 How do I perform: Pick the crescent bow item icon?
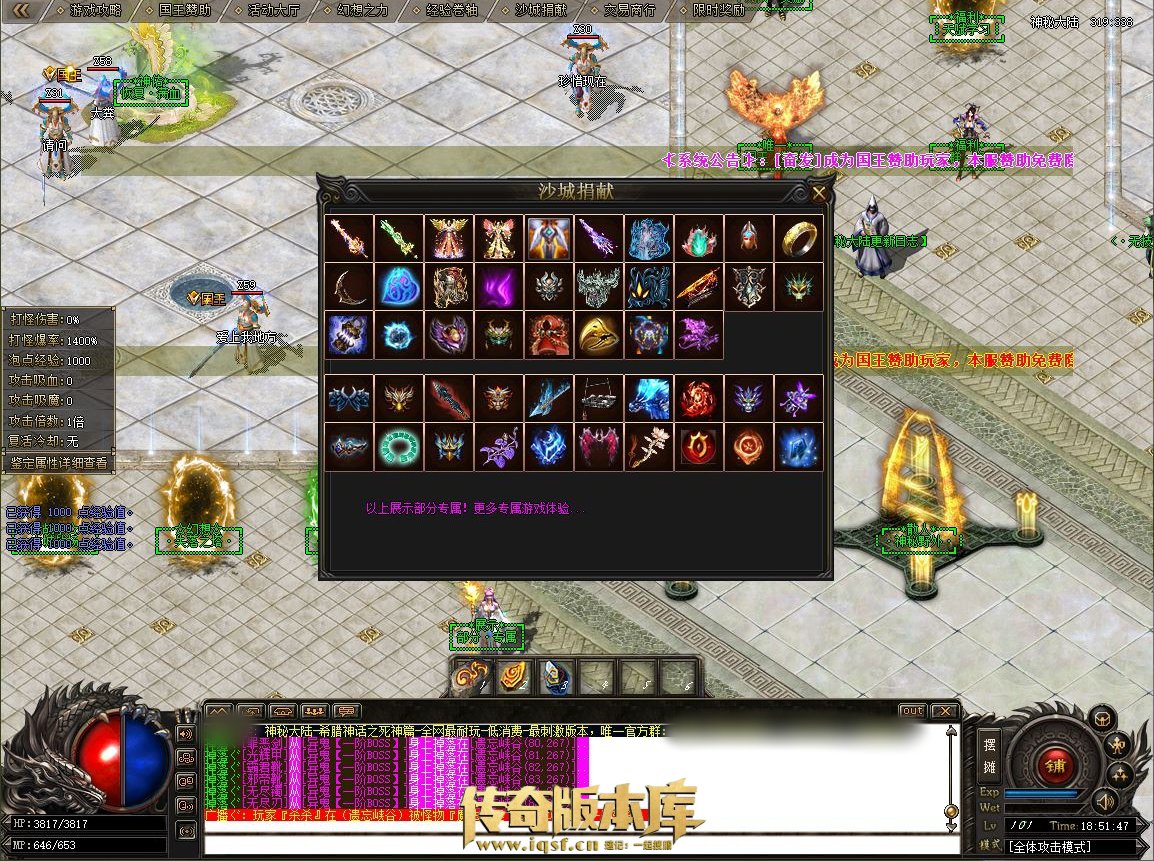(x=349, y=287)
